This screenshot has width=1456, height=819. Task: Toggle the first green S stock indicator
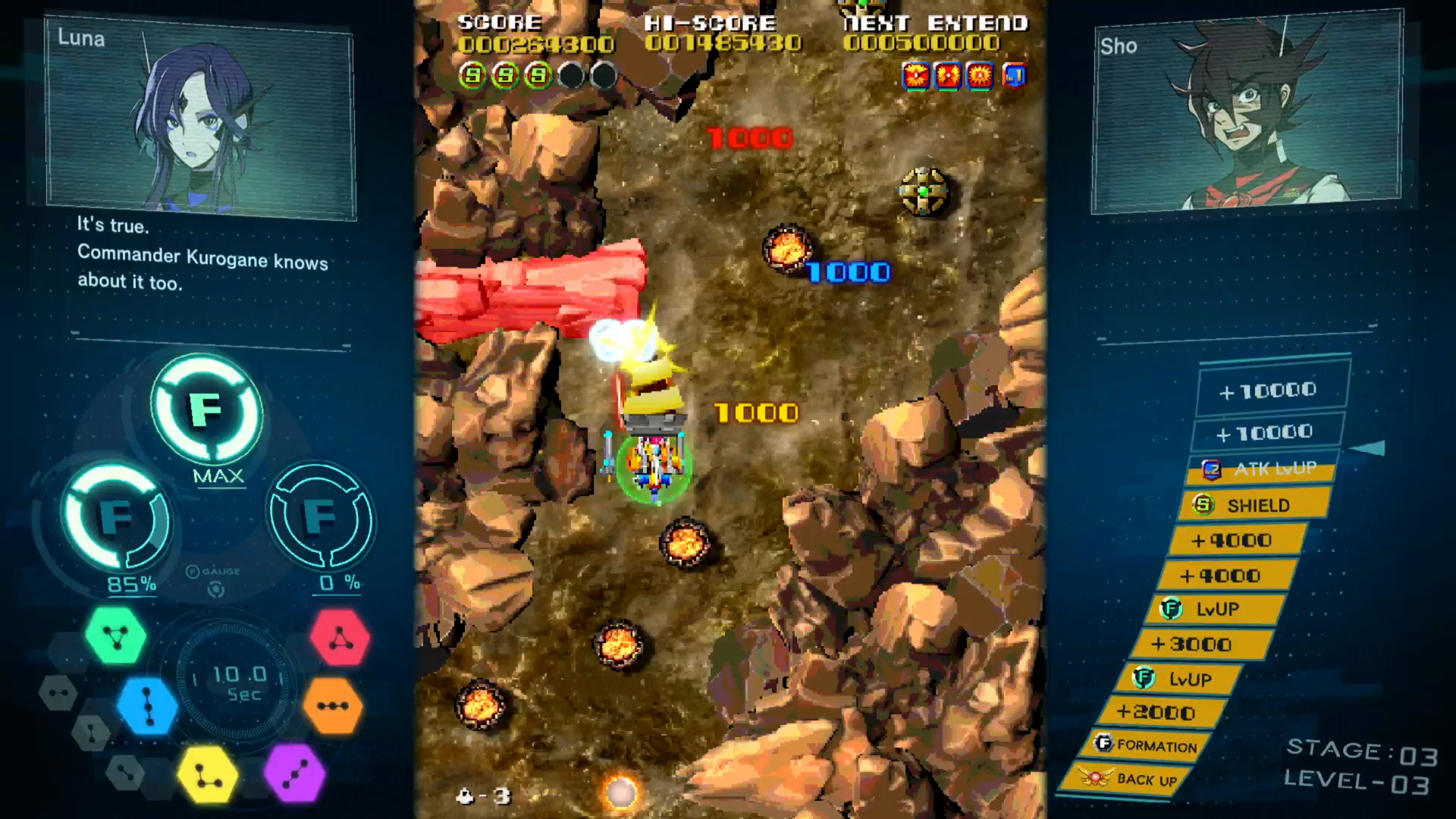coord(472,76)
